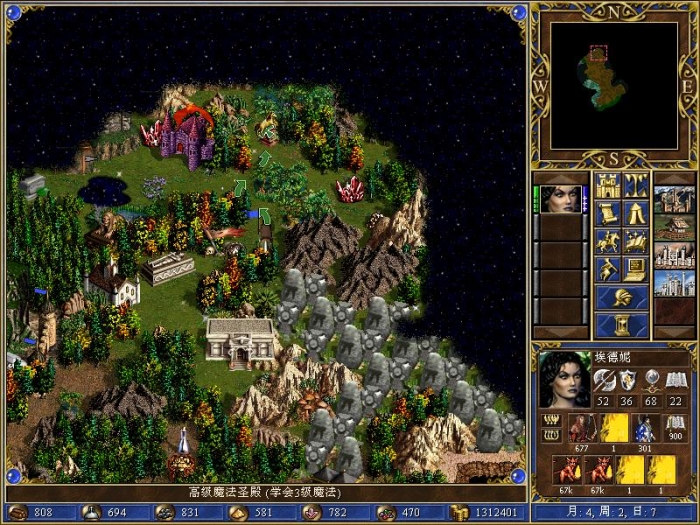Viewport: 700px width, 525px height.
Task: Click the minimap to move the view
Action: tap(613, 85)
